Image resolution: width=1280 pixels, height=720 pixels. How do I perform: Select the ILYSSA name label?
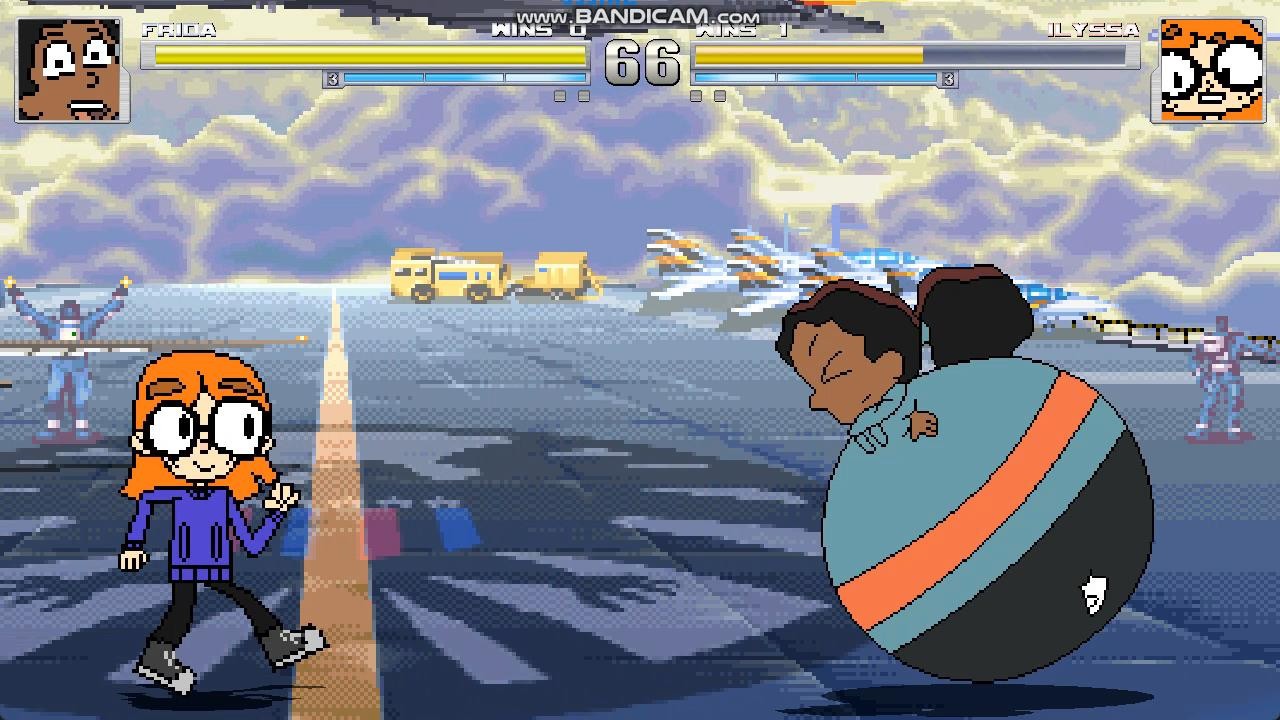click(1095, 31)
